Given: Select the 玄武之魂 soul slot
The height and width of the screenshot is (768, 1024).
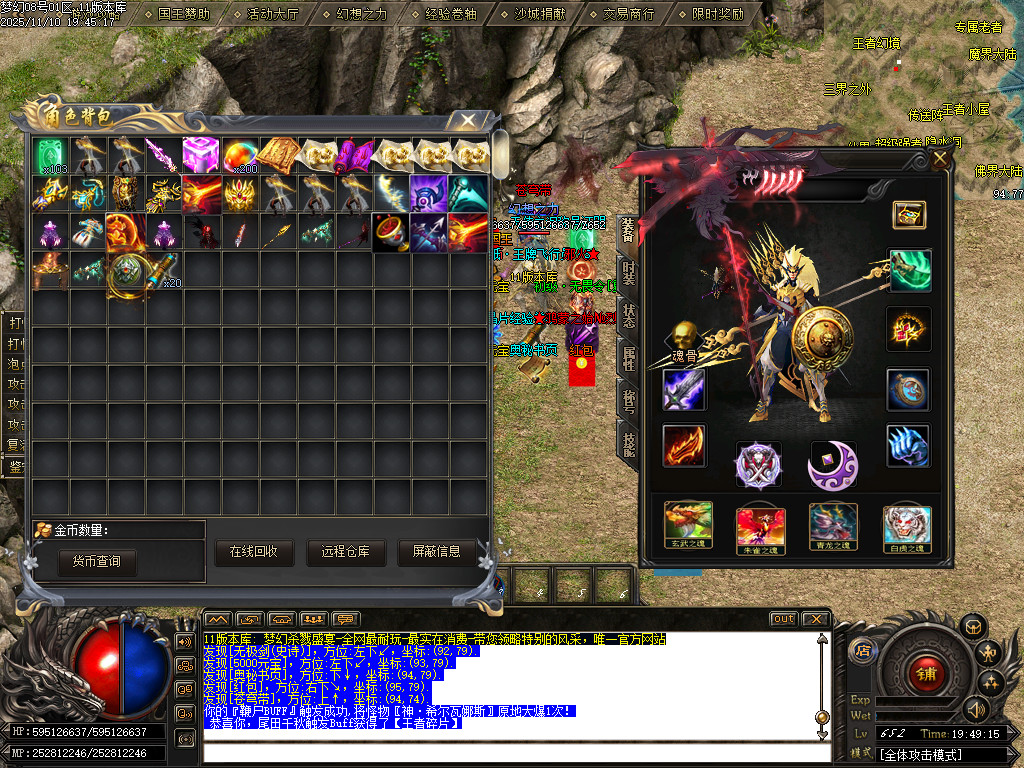Looking at the screenshot, I should pyautogui.click(x=688, y=526).
